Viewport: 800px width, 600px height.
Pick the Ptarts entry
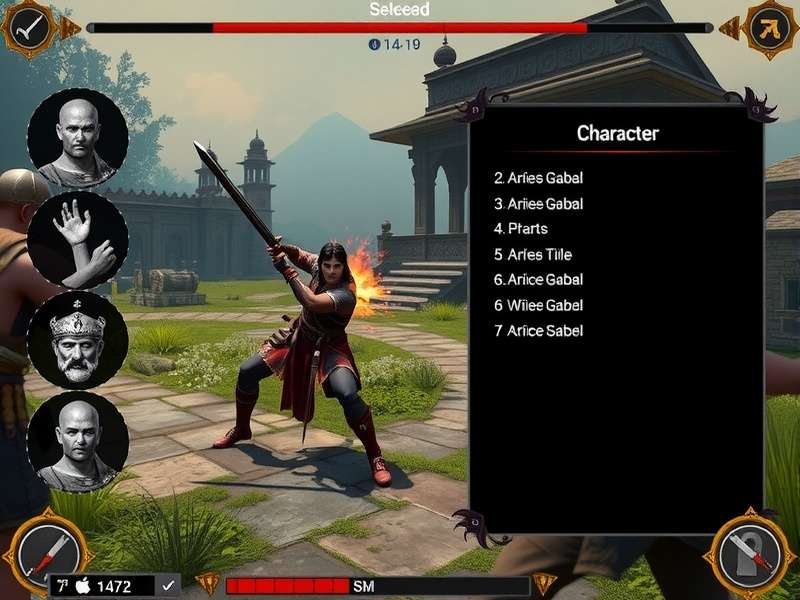[x=521, y=229]
